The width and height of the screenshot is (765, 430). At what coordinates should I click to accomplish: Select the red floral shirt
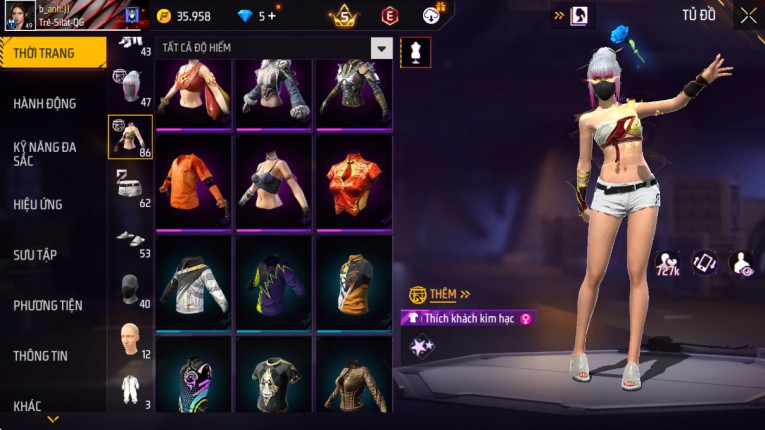354,183
